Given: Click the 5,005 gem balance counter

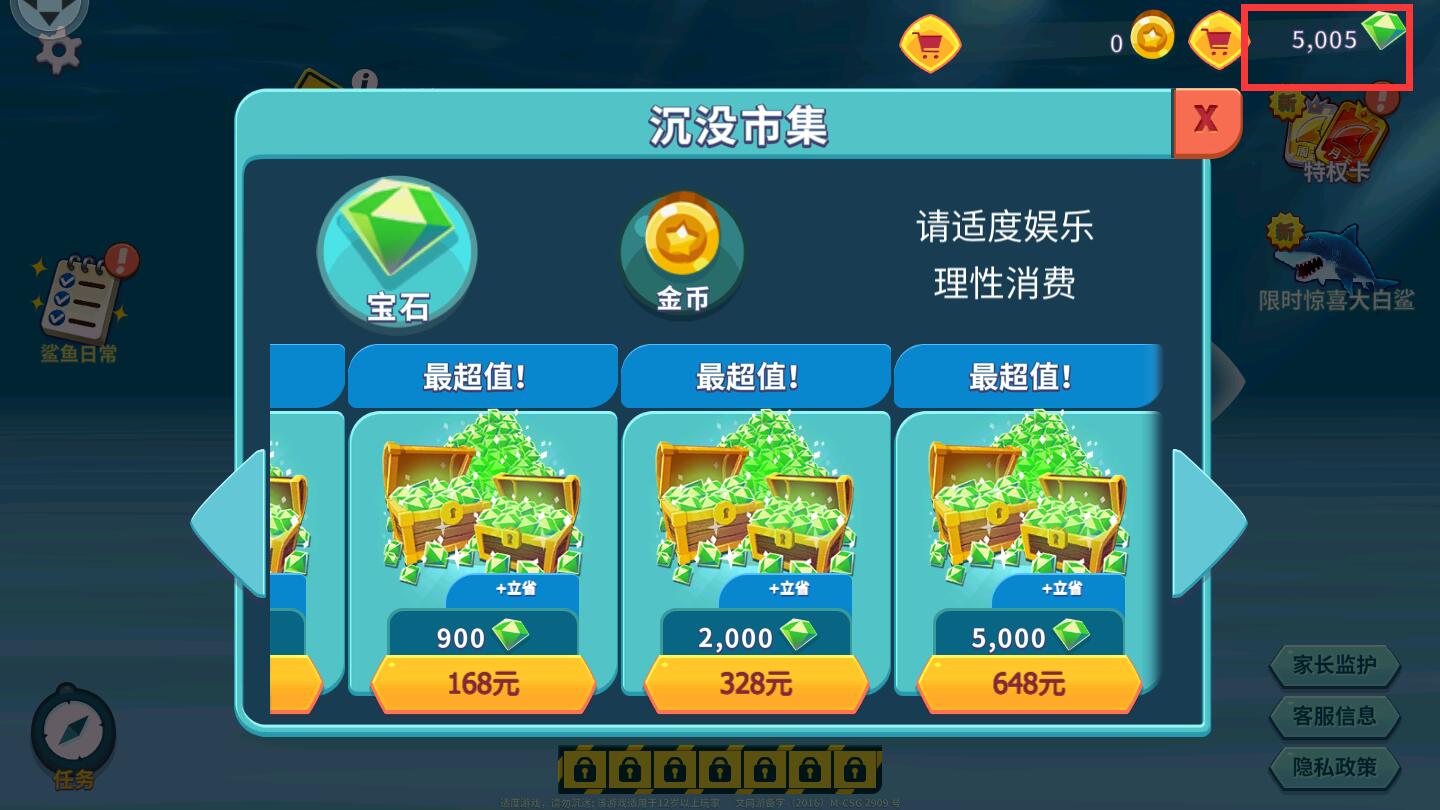Looking at the screenshot, I should (1327, 40).
